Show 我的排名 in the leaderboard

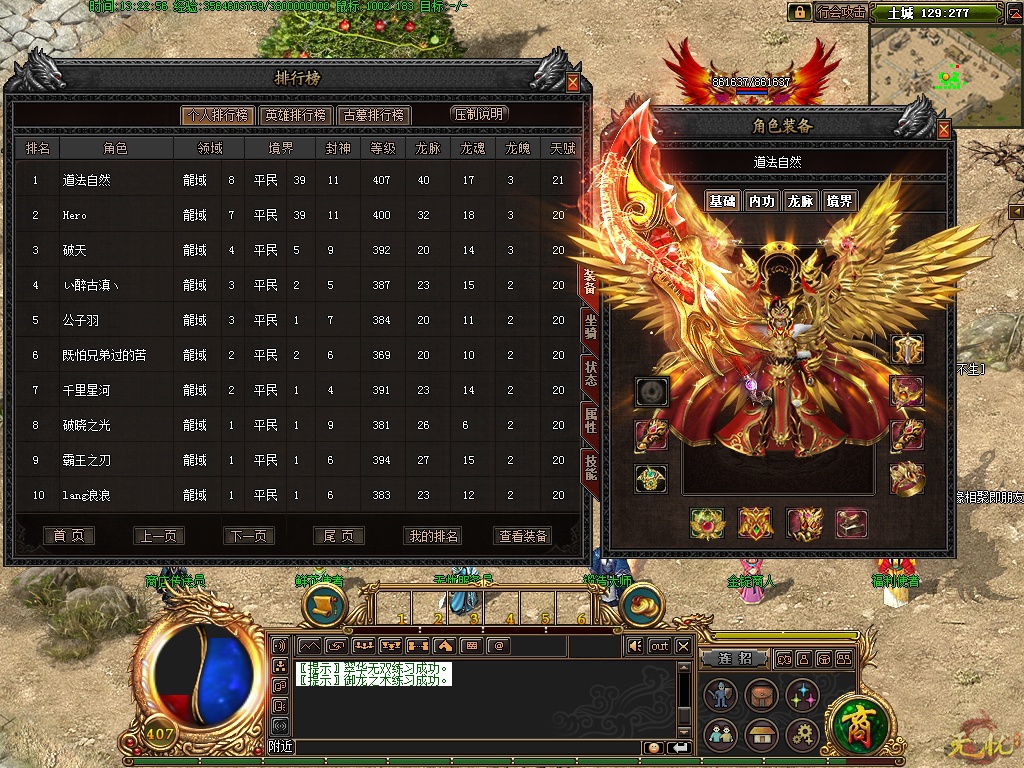coord(433,536)
